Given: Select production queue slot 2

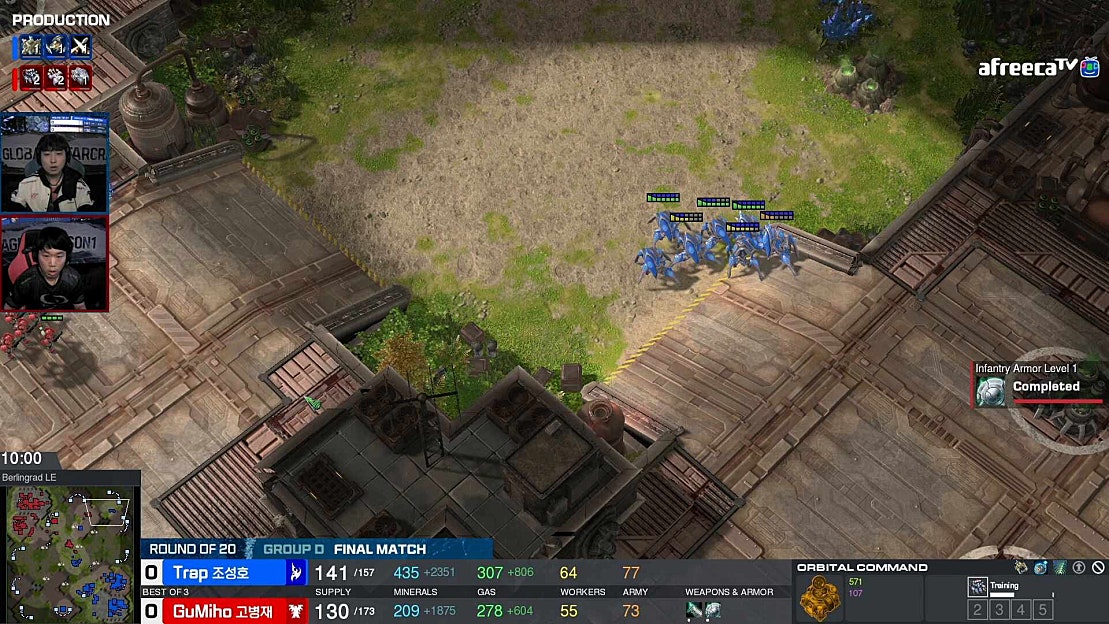Looking at the screenshot, I should [977, 610].
